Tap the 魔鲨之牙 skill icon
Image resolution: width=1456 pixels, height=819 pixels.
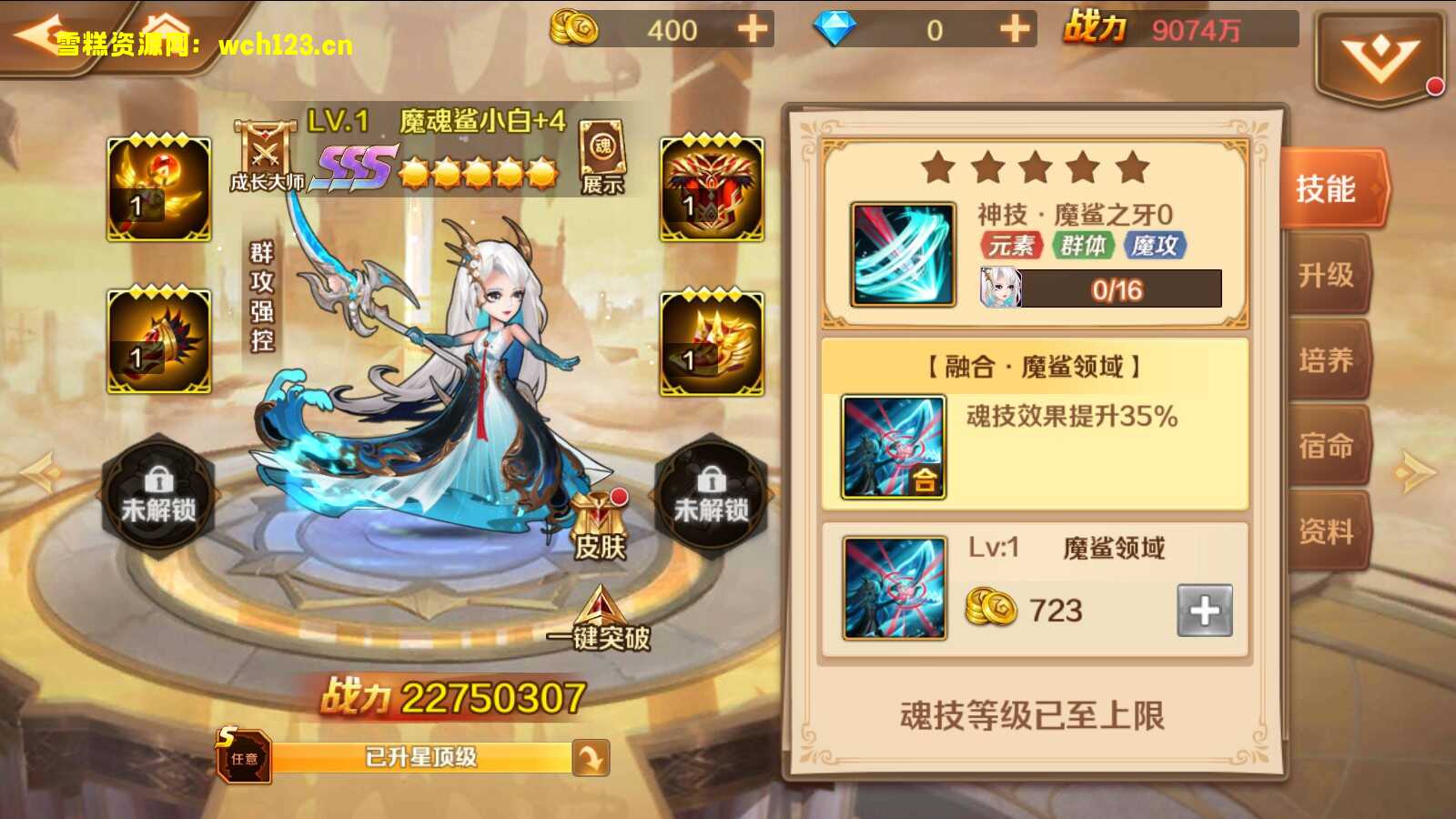904,255
